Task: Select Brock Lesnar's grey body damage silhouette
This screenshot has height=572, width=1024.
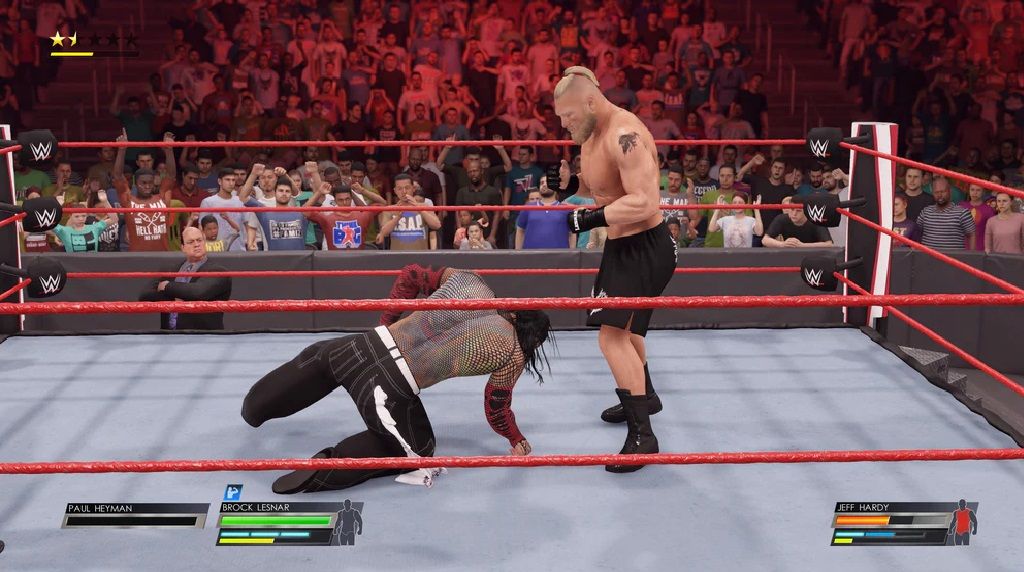Action: click(348, 523)
